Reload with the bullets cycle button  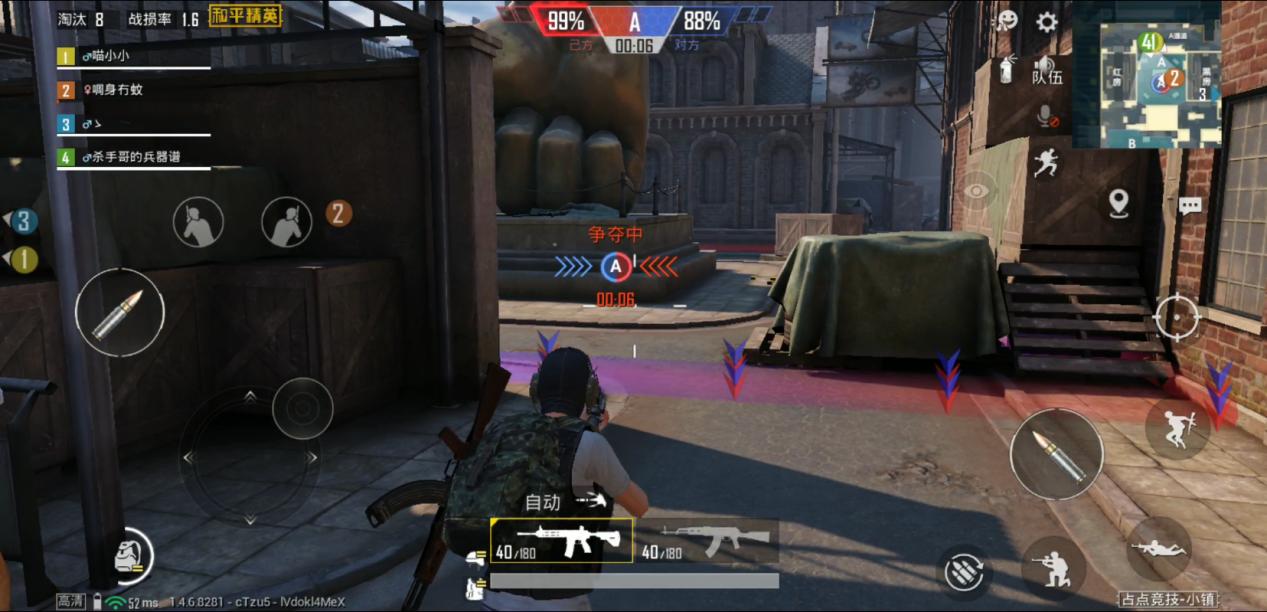pos(965,571)
